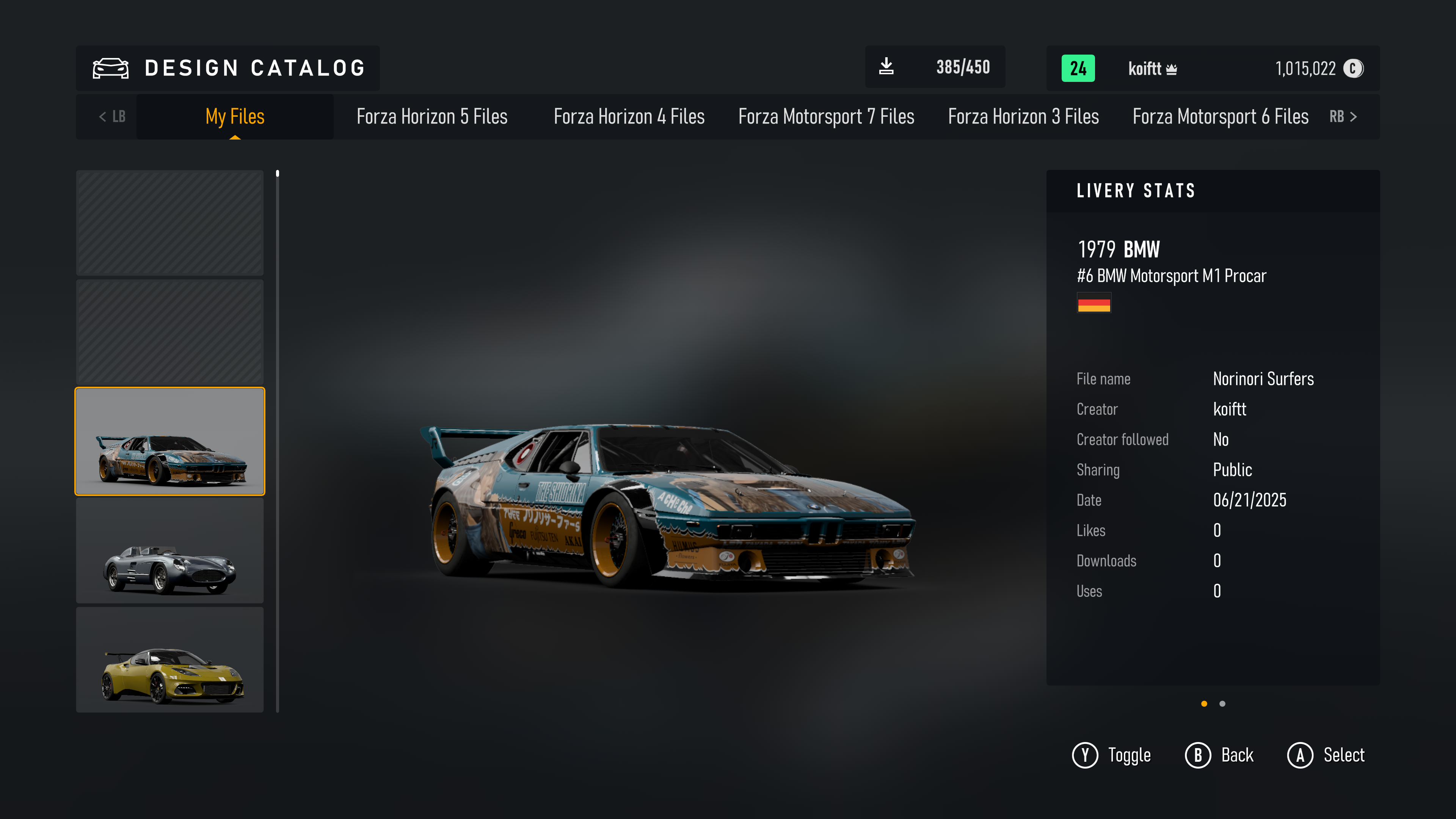
Task: Select the BMW M1 Procar livery thumbnail
Action: [169, 441]
